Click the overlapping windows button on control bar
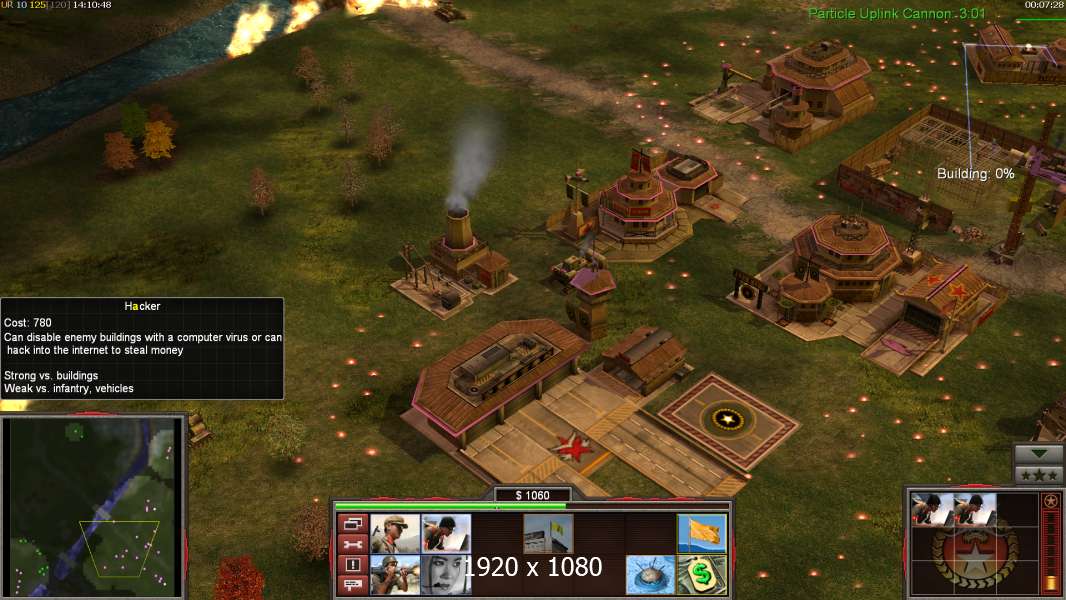Image resolution: width=1066 pixels, height=600 pixels. point(352,524)
